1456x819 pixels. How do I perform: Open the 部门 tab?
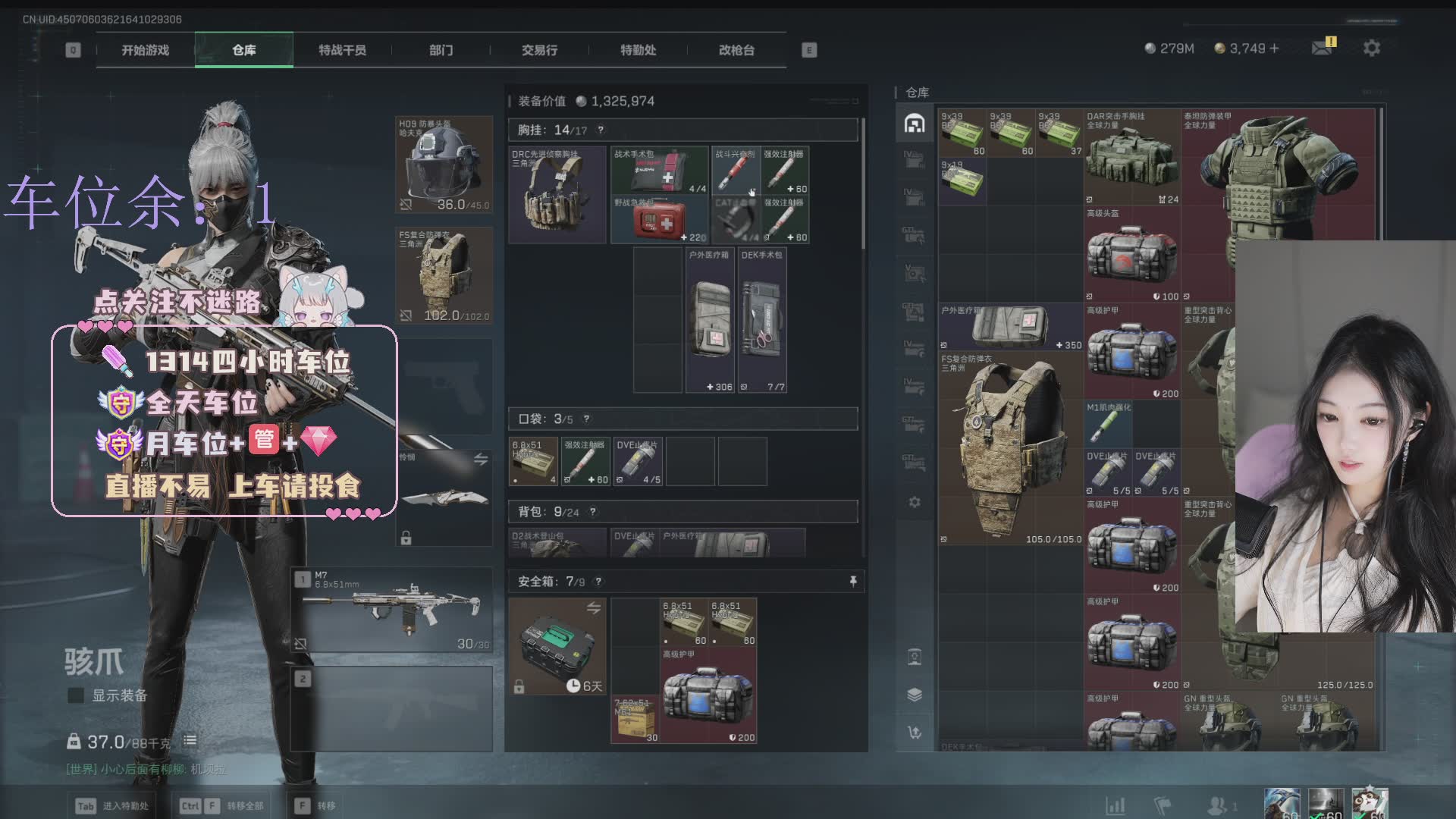[x=441, y=50]
